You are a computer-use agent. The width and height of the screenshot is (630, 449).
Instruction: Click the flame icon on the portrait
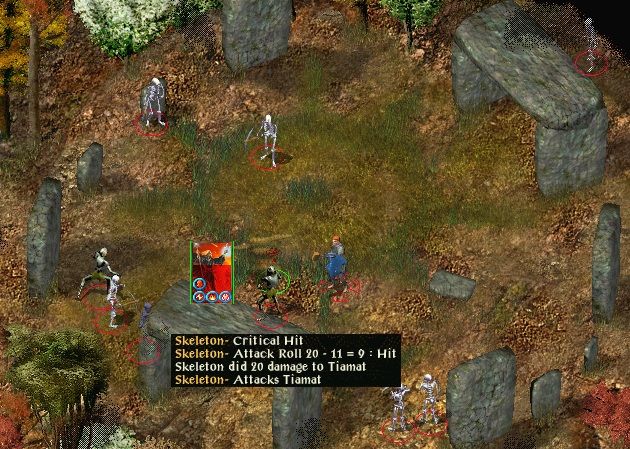211,297
